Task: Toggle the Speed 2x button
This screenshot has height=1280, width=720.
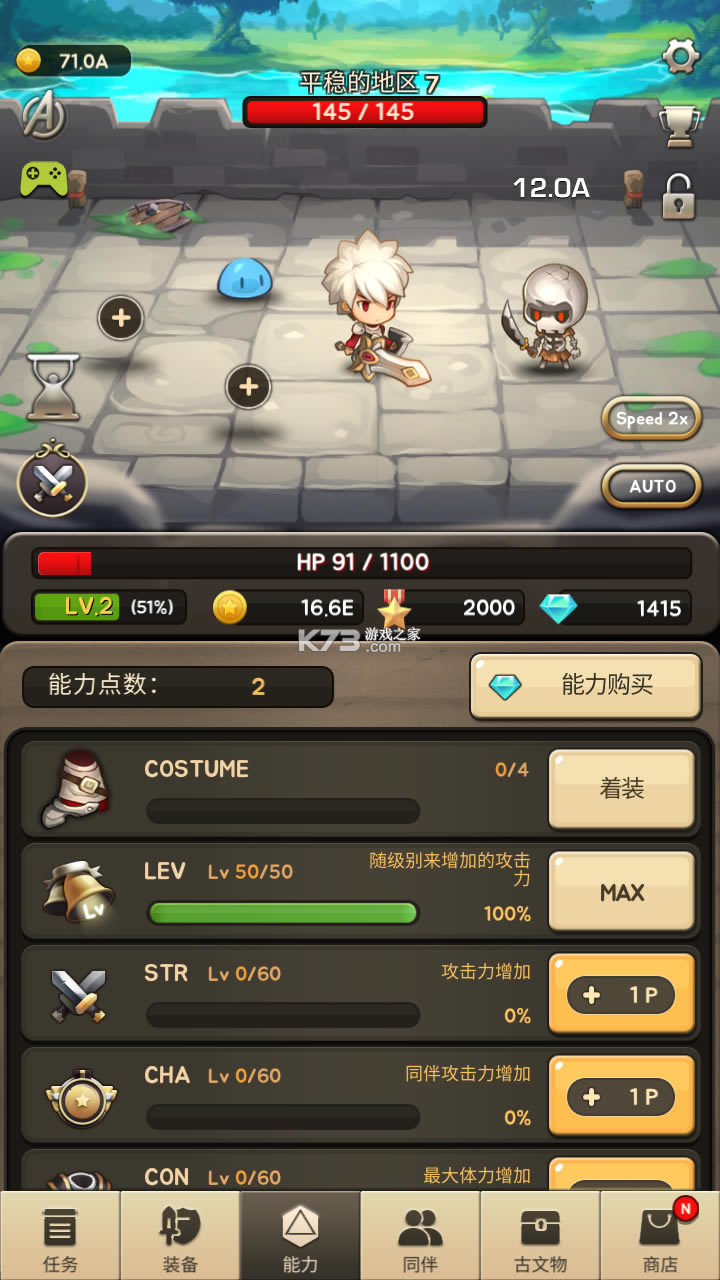Action: (651, 419)
